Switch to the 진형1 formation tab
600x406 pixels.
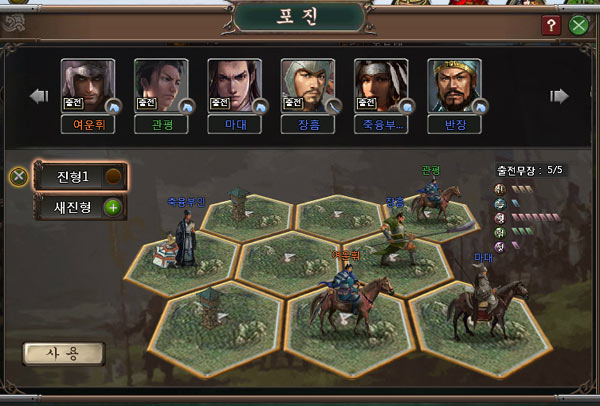[x=74, y=177]
